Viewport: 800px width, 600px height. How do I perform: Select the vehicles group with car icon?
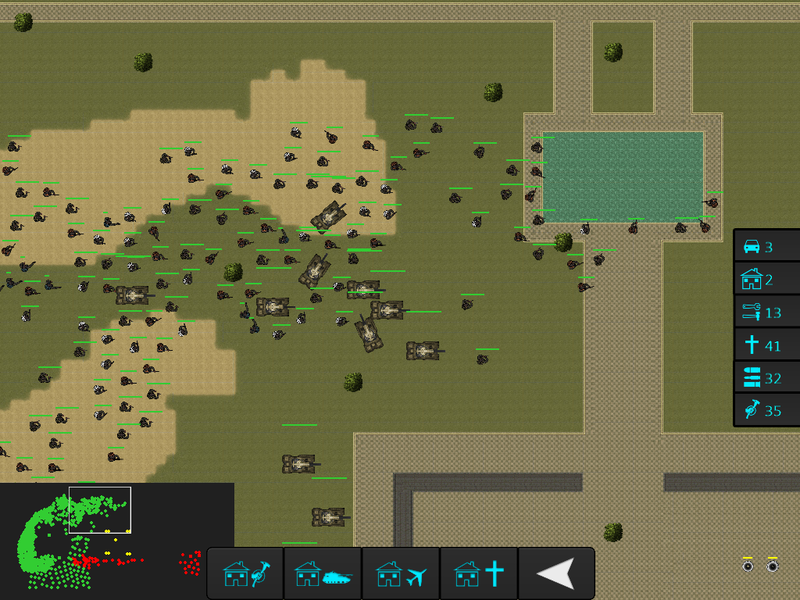coord(766,247)
